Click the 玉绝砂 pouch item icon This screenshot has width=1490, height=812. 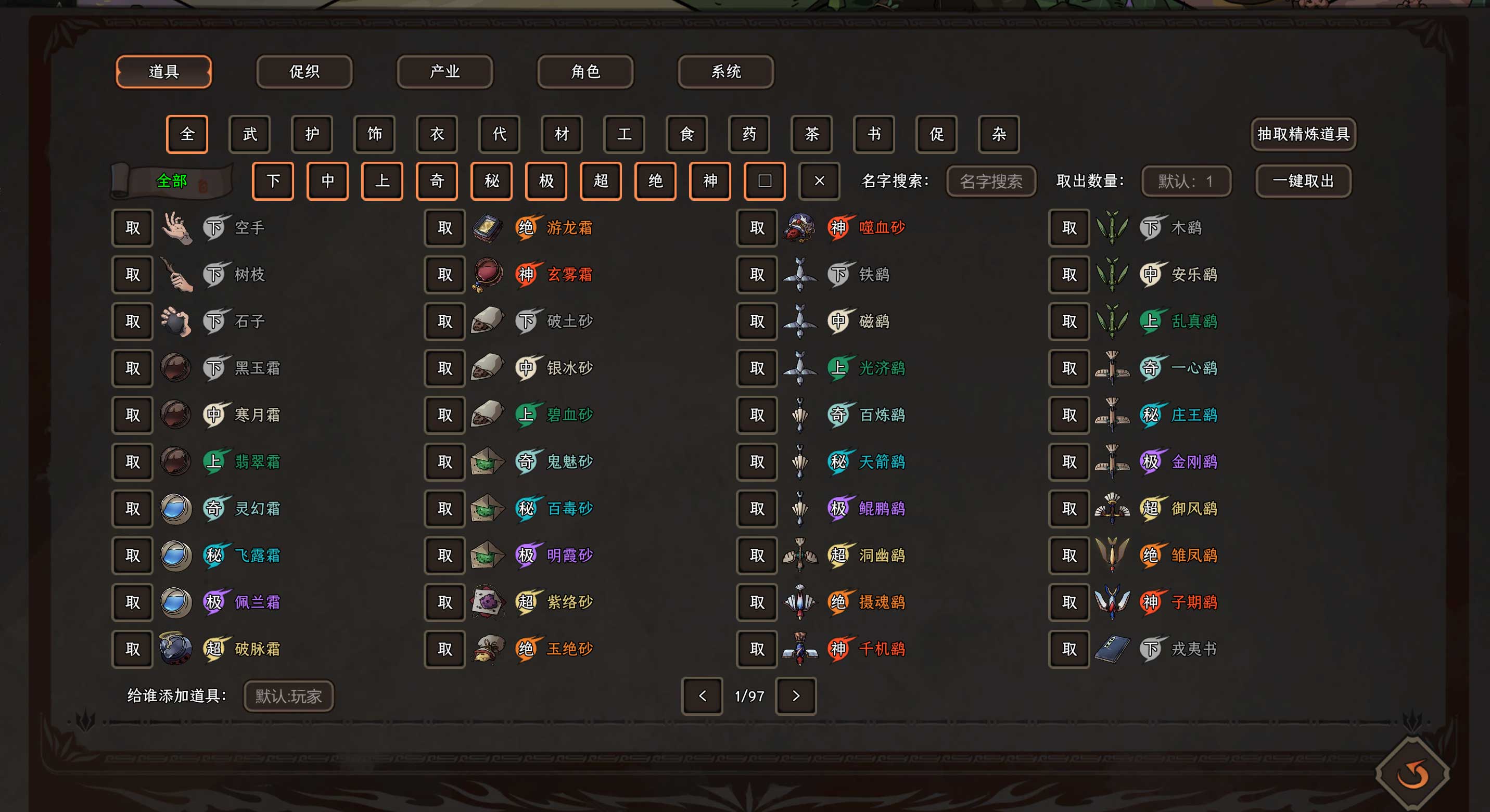click(489, 649)
